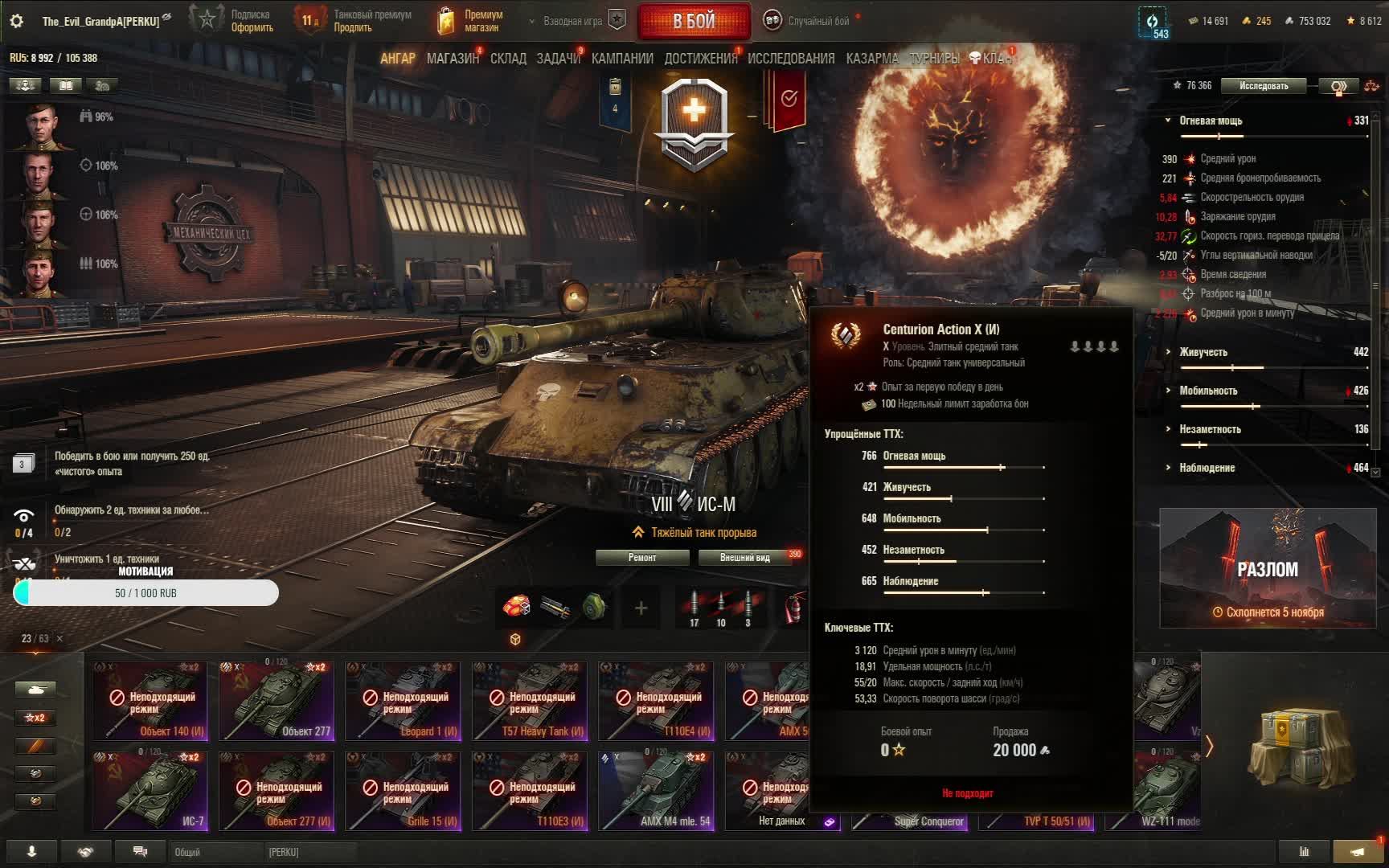Image resolution: width=1389 pixels, height=868 pixels.
Task: Open the settings gear menu
Action: click(x=16, y=22)
